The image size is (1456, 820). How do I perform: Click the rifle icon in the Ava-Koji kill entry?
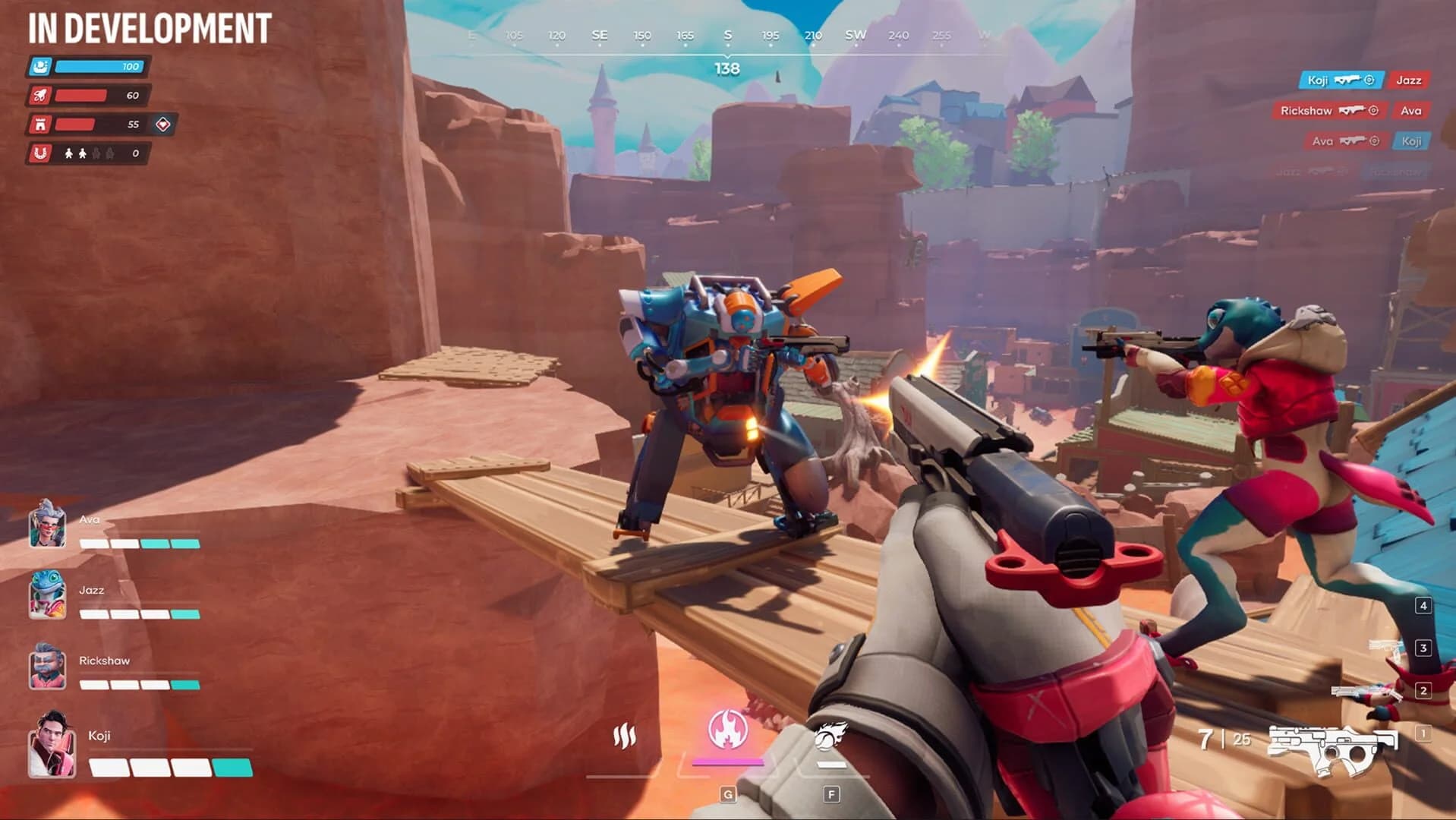1353,140
